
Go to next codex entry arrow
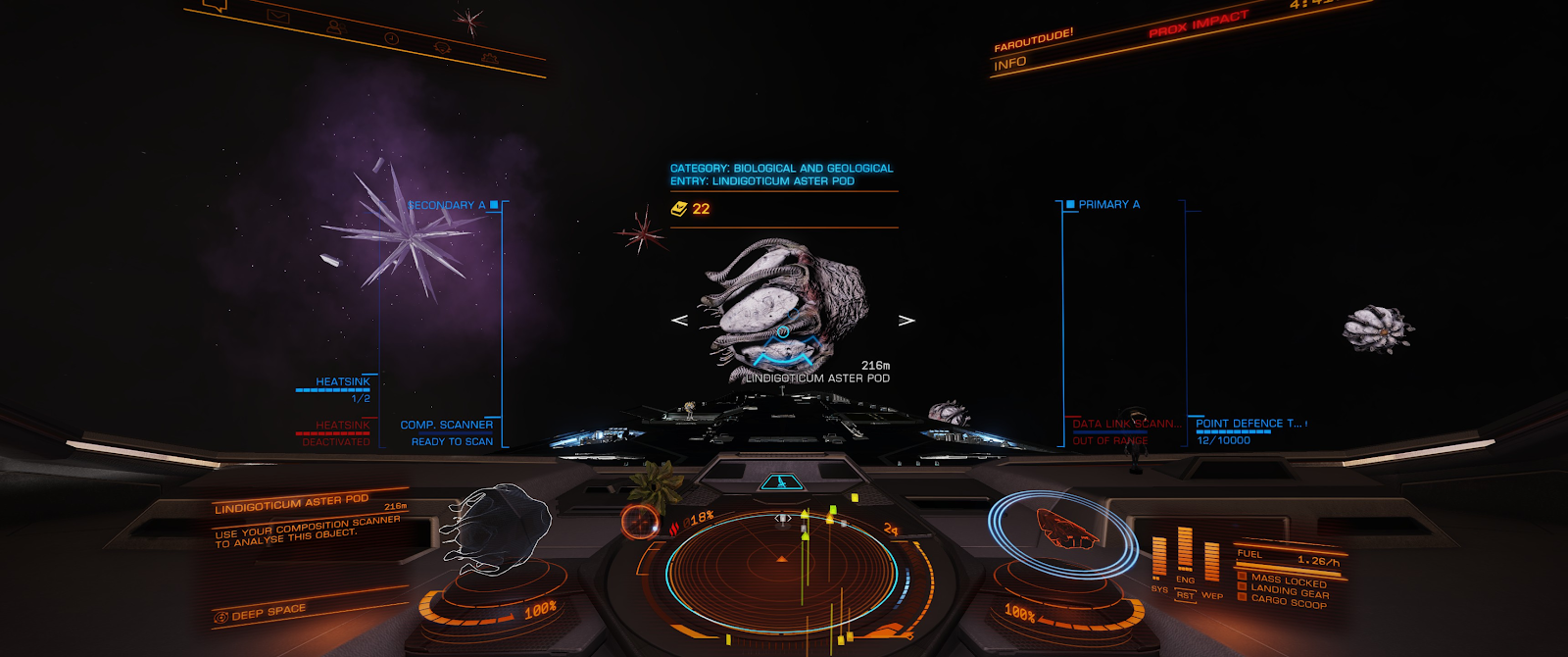pyautogui.click(x=906, y=320)
